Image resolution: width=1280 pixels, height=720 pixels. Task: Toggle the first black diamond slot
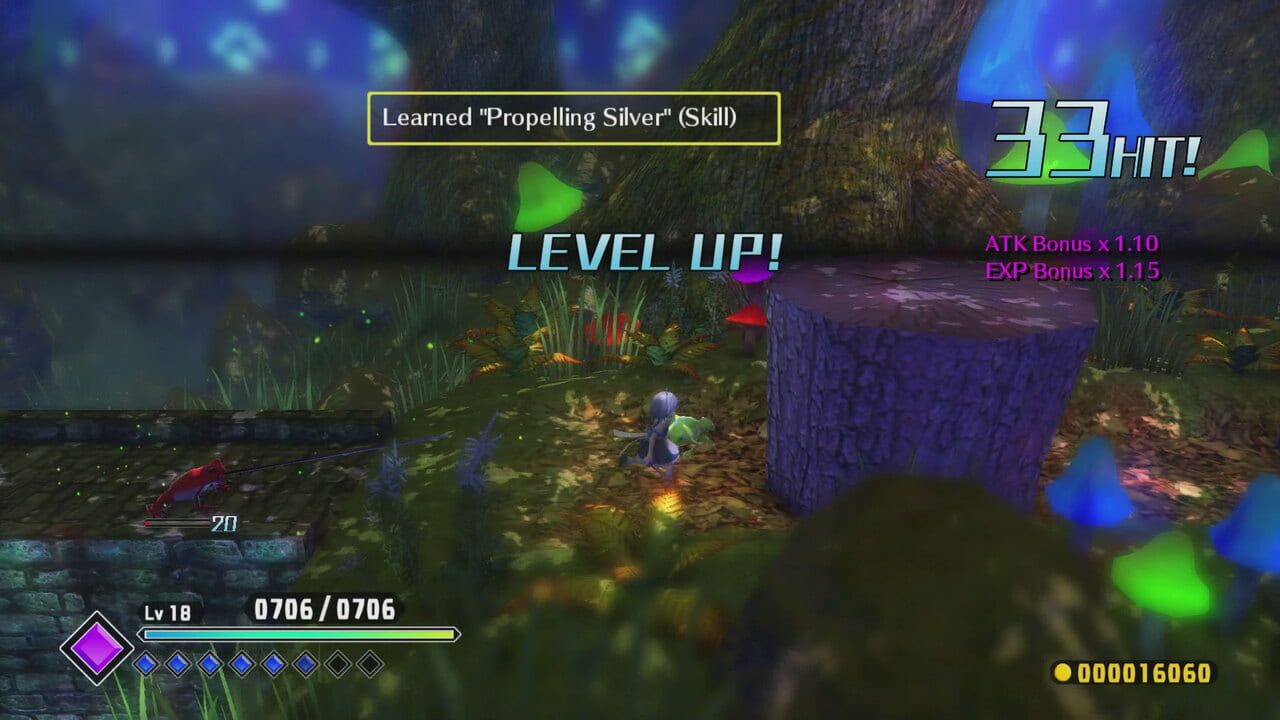coord(337,662)
